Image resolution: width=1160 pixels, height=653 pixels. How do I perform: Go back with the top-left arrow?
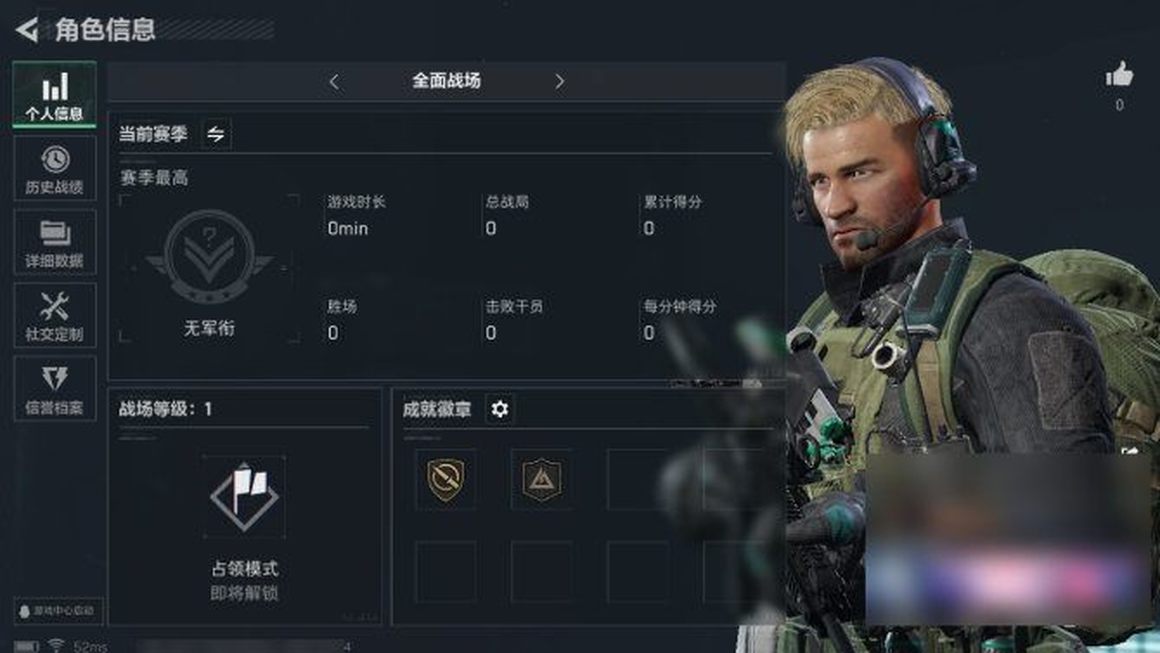pos(27,30)
